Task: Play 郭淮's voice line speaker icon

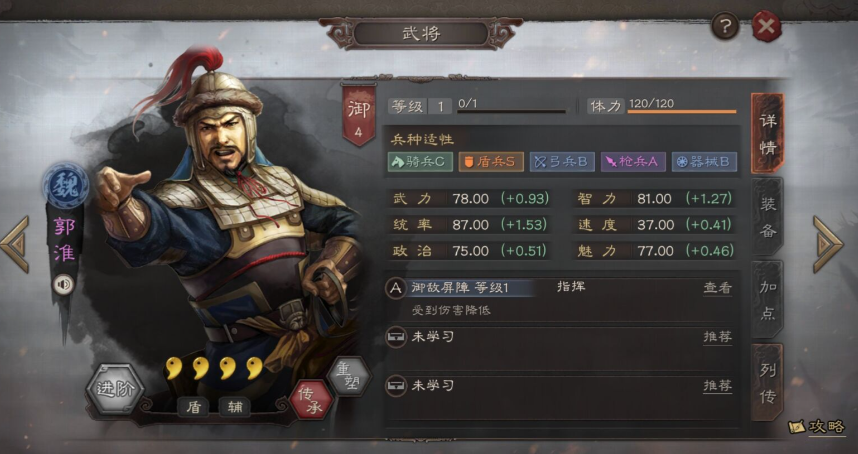Action: (64, 284)
